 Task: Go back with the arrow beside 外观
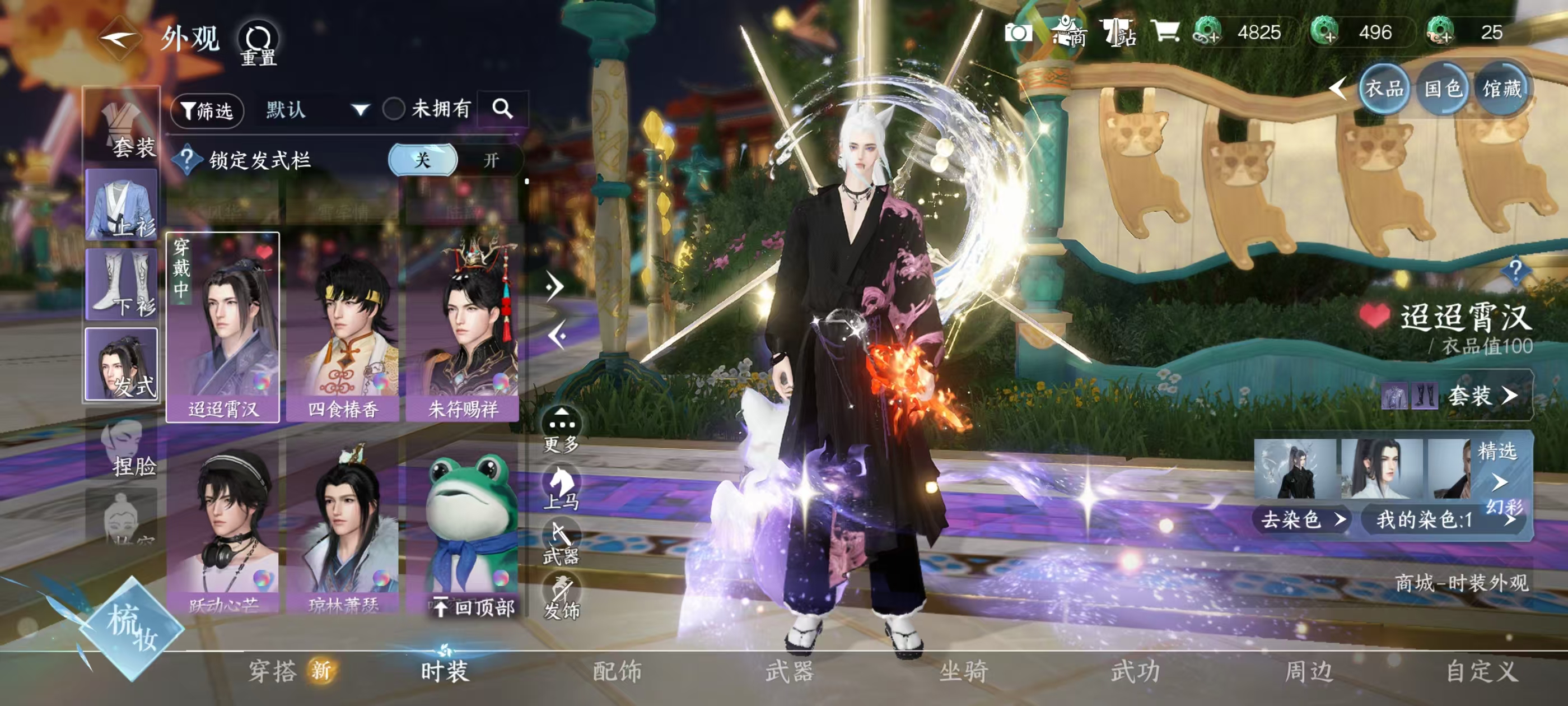pyautogui.click(x=119, y=39)
